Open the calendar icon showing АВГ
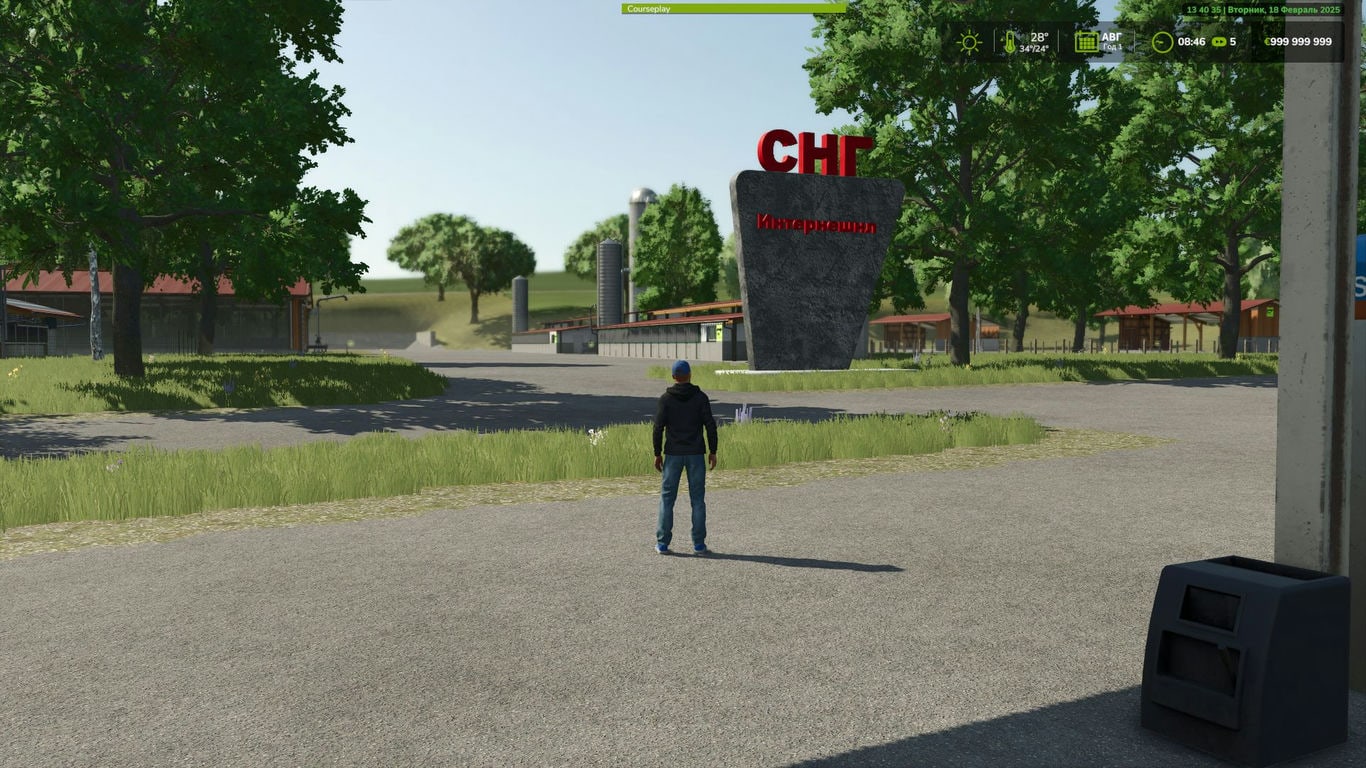1366x768 pixels. 1087,41
